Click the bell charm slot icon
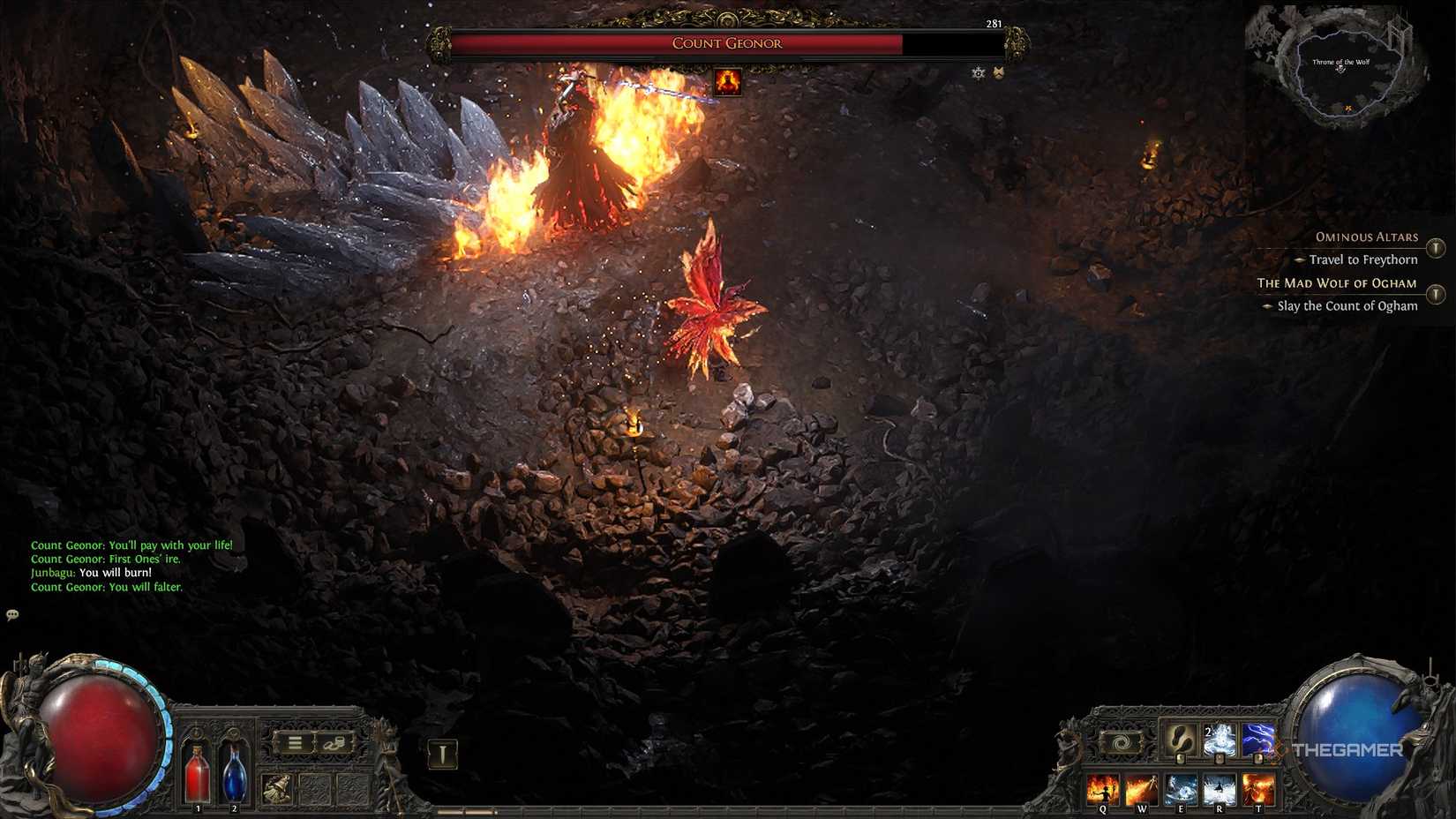Screen dimensions: 1456x819 click(x=276, y=786)
